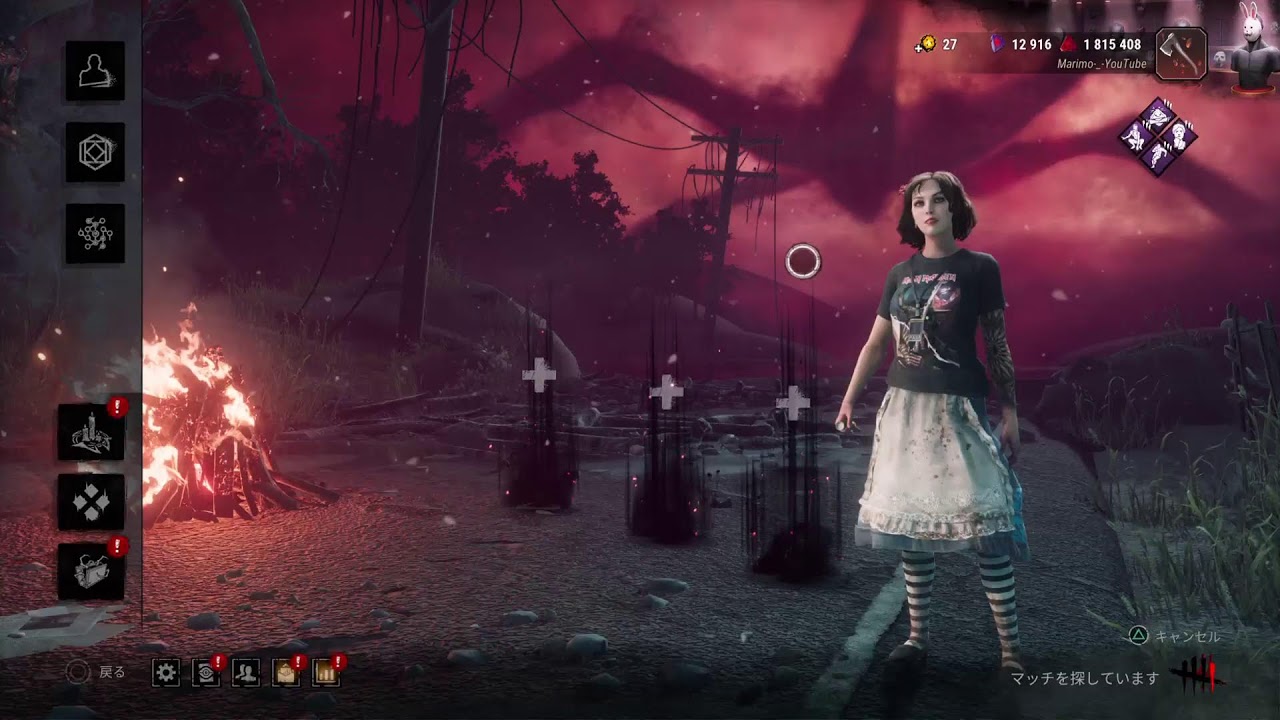Select the hatchet event icon
1280x720 pixels.
point(1181,54)
